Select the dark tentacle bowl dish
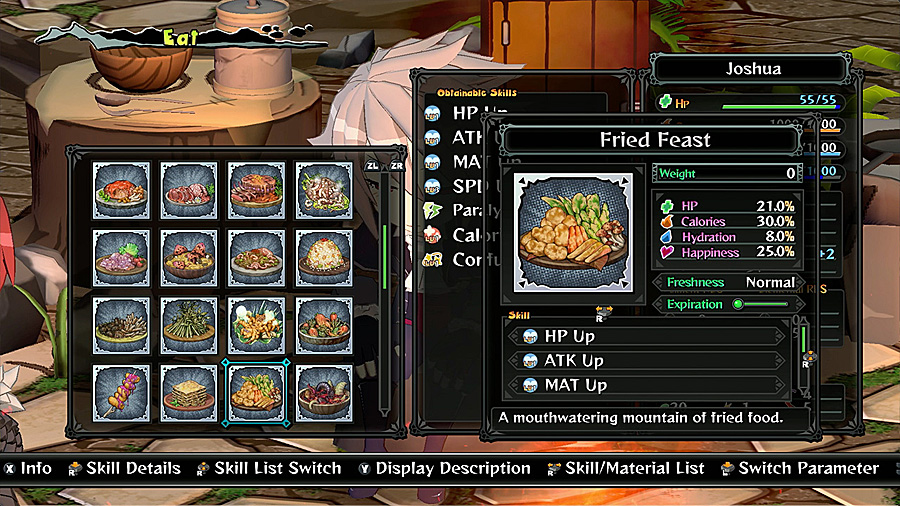Screen dimensions: 900x506 (324, 393)
